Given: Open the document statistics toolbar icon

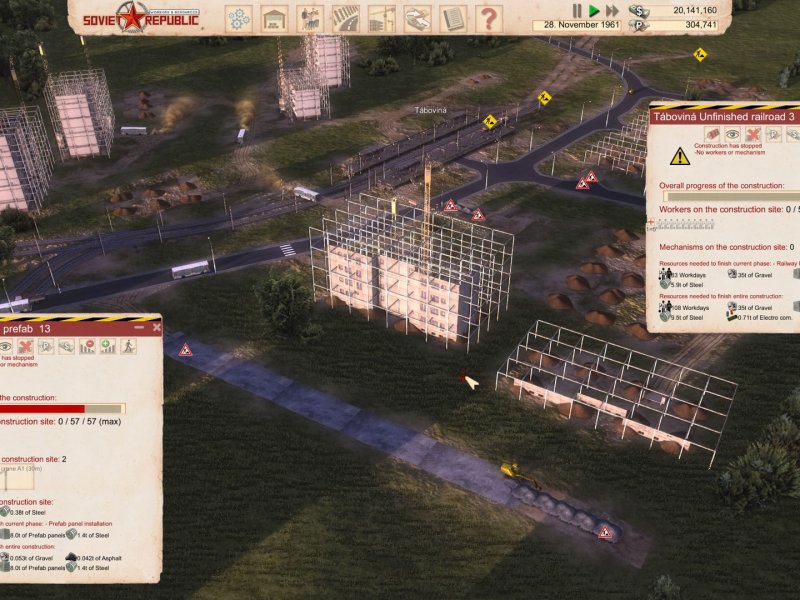Looking at the screenshot, I should point(453,18).
